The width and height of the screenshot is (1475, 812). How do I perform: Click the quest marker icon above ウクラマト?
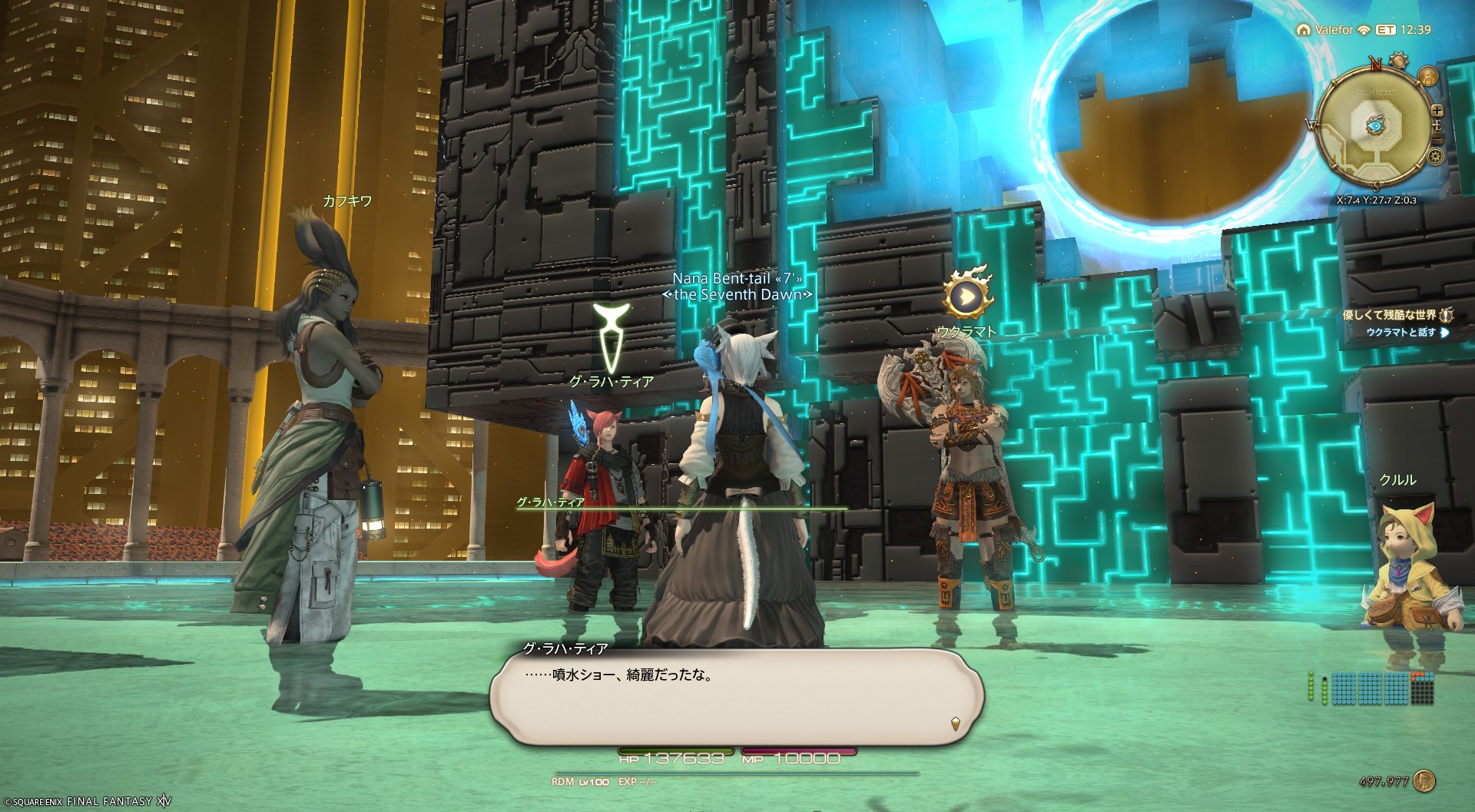tap(967, 294)
